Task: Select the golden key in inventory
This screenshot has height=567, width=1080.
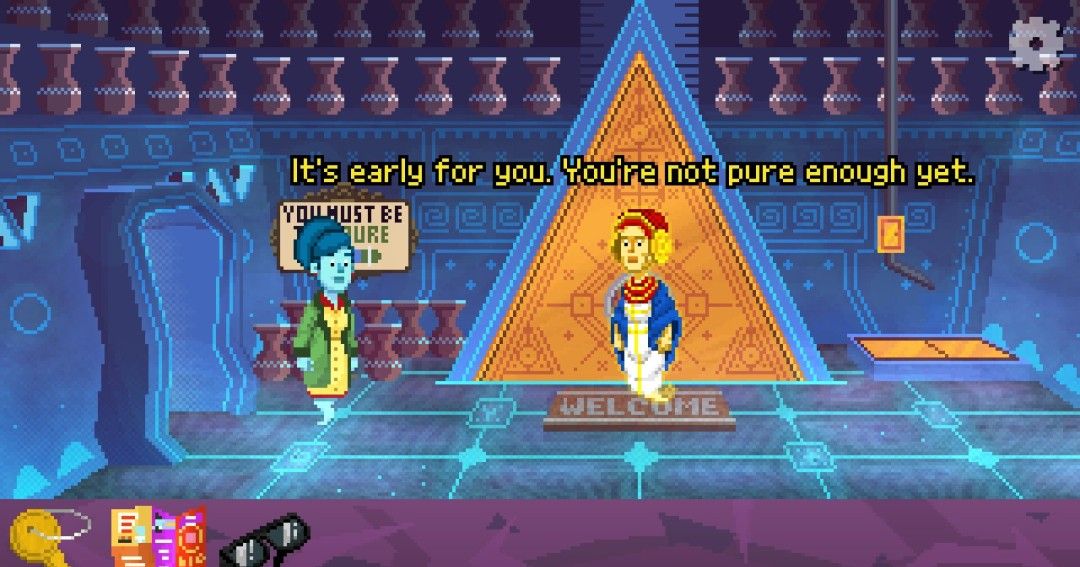Action: click(x=41, y=535)
